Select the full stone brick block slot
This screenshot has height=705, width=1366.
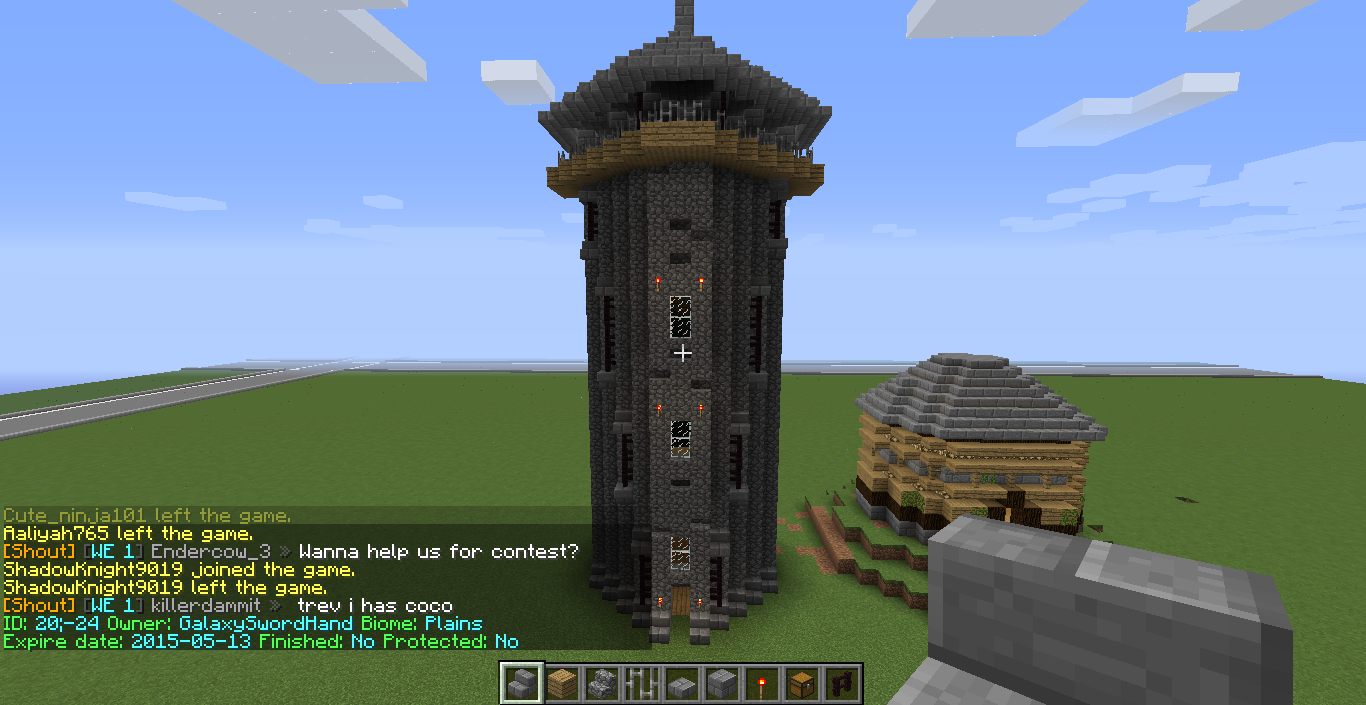click(x=721, y=684)
